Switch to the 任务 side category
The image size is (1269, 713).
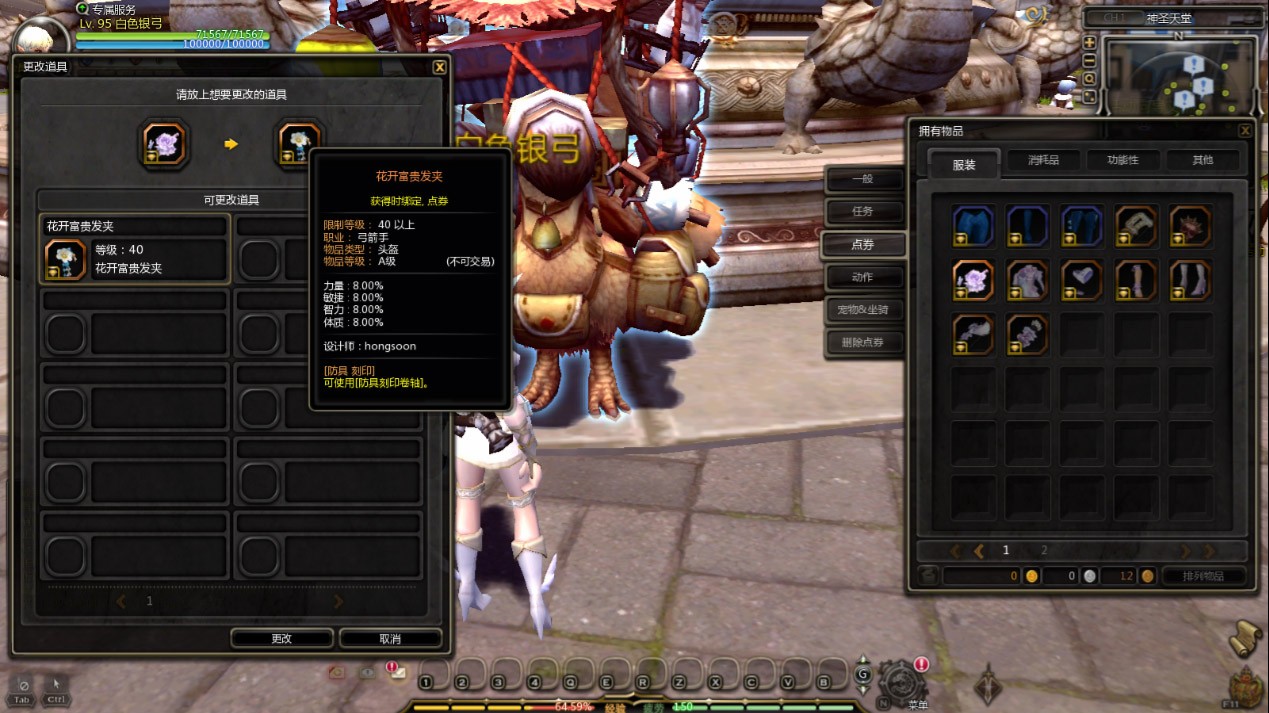click(863, 212)
